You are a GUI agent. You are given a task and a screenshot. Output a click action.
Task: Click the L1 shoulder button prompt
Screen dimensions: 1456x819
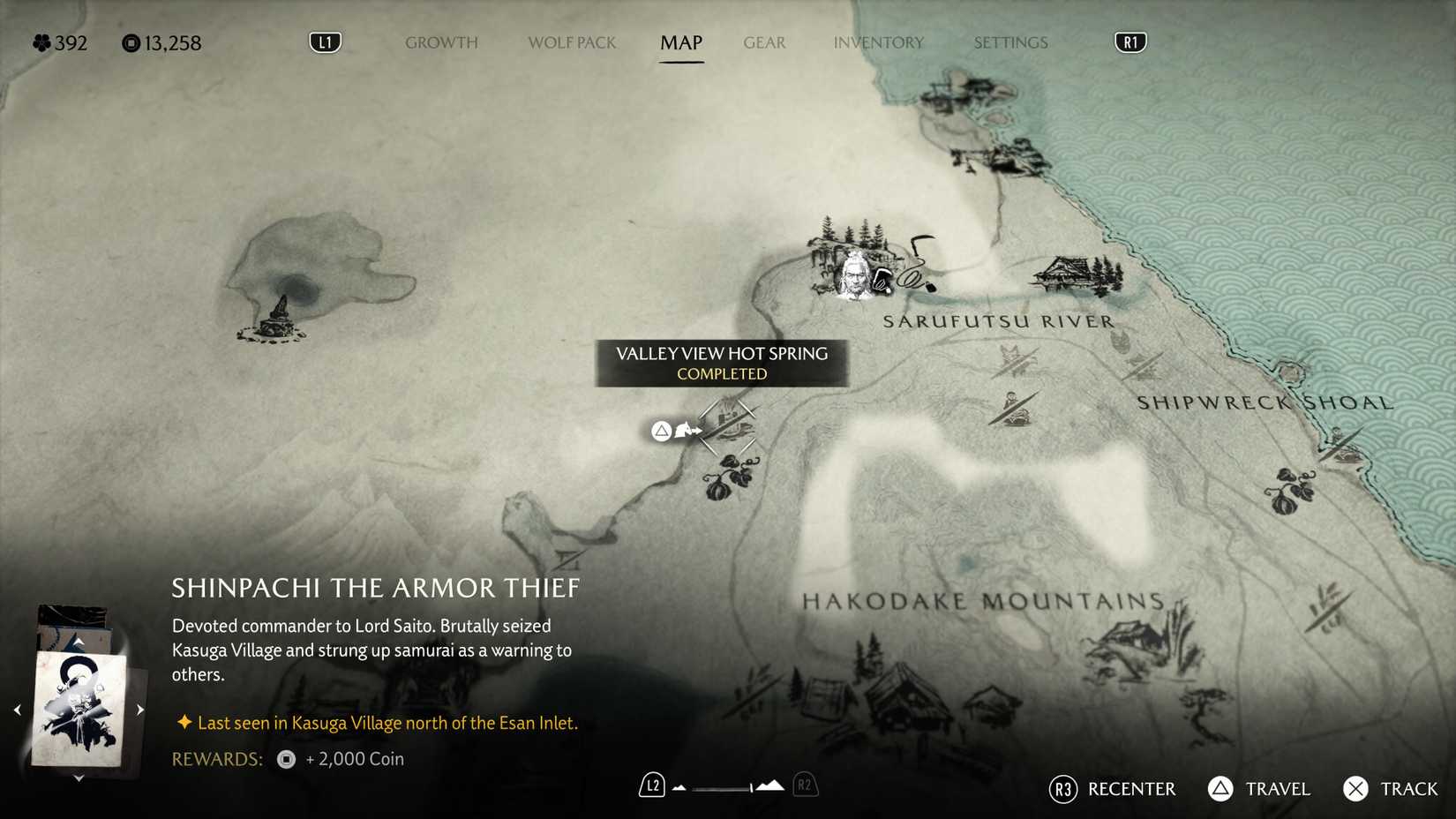point(324,41)
